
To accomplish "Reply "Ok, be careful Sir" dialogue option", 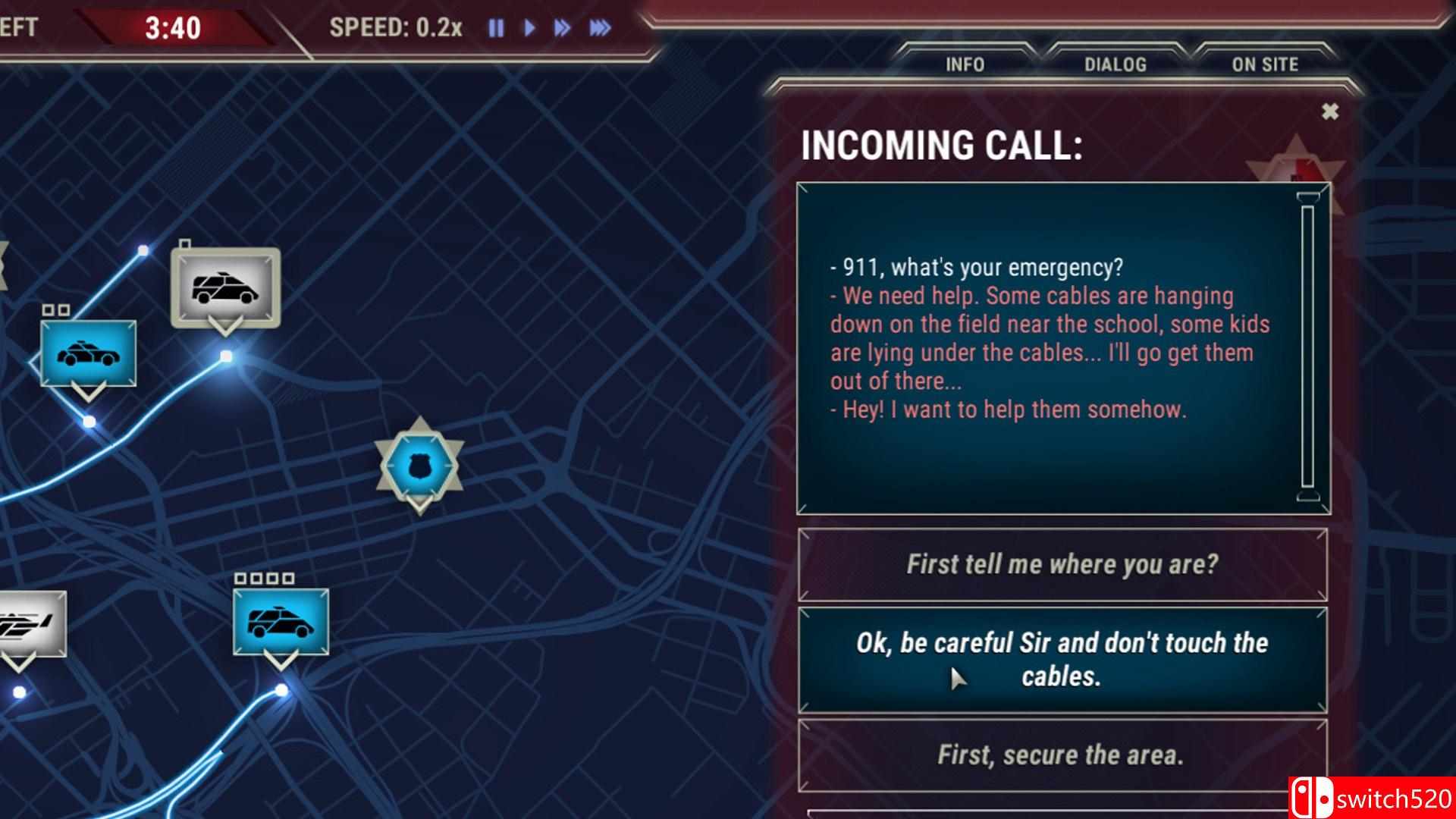I will pyautogui.click(x=1062, y=659).
